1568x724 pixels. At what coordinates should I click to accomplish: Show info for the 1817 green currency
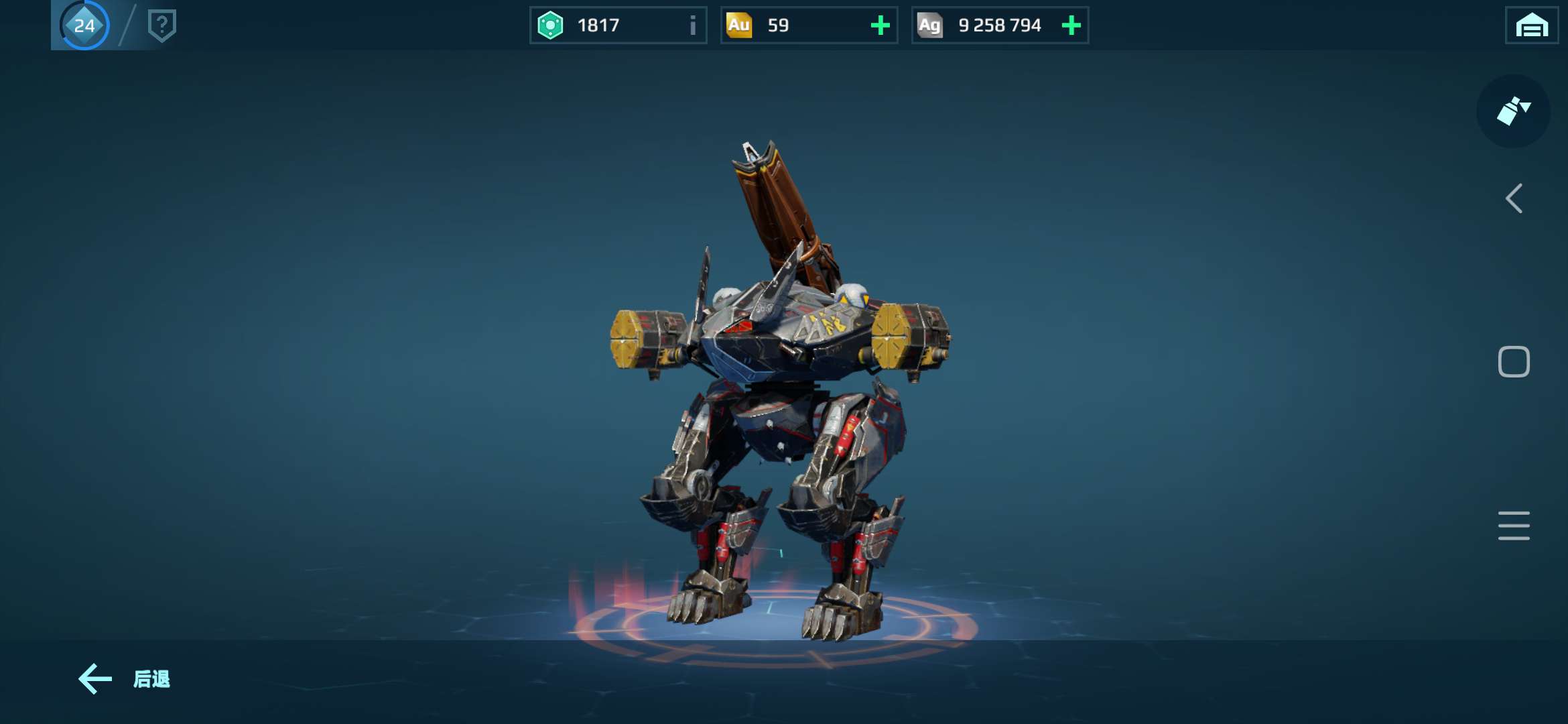tap(692, 25)
